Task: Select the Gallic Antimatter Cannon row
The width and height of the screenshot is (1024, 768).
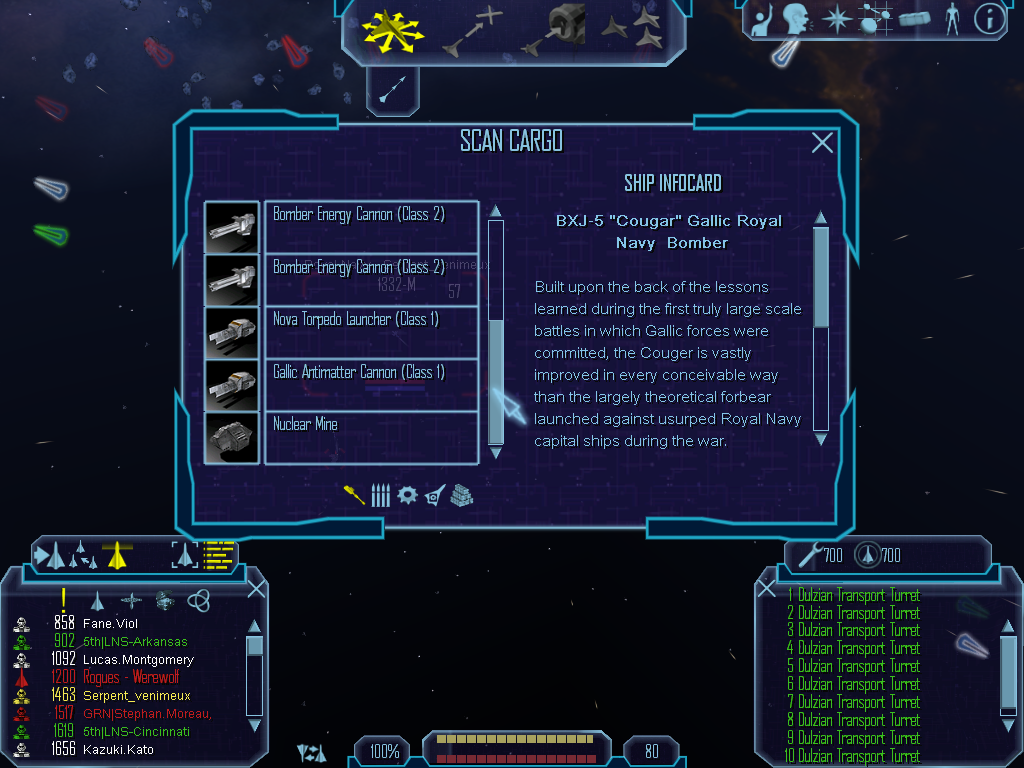Action: tap(370, 385)
